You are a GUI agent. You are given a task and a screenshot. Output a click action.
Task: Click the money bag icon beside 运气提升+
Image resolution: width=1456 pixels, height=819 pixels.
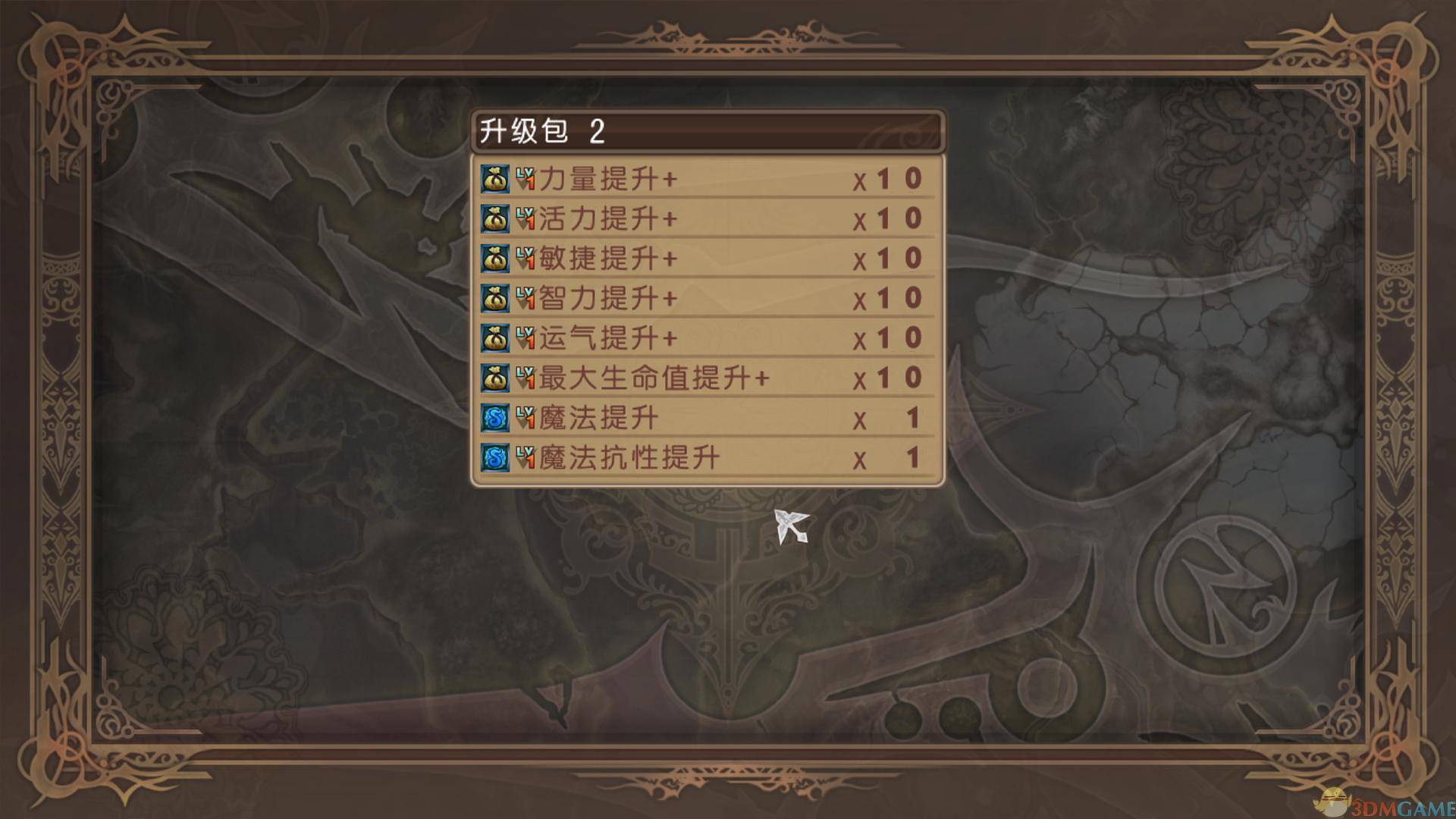[x=495, y=339]
